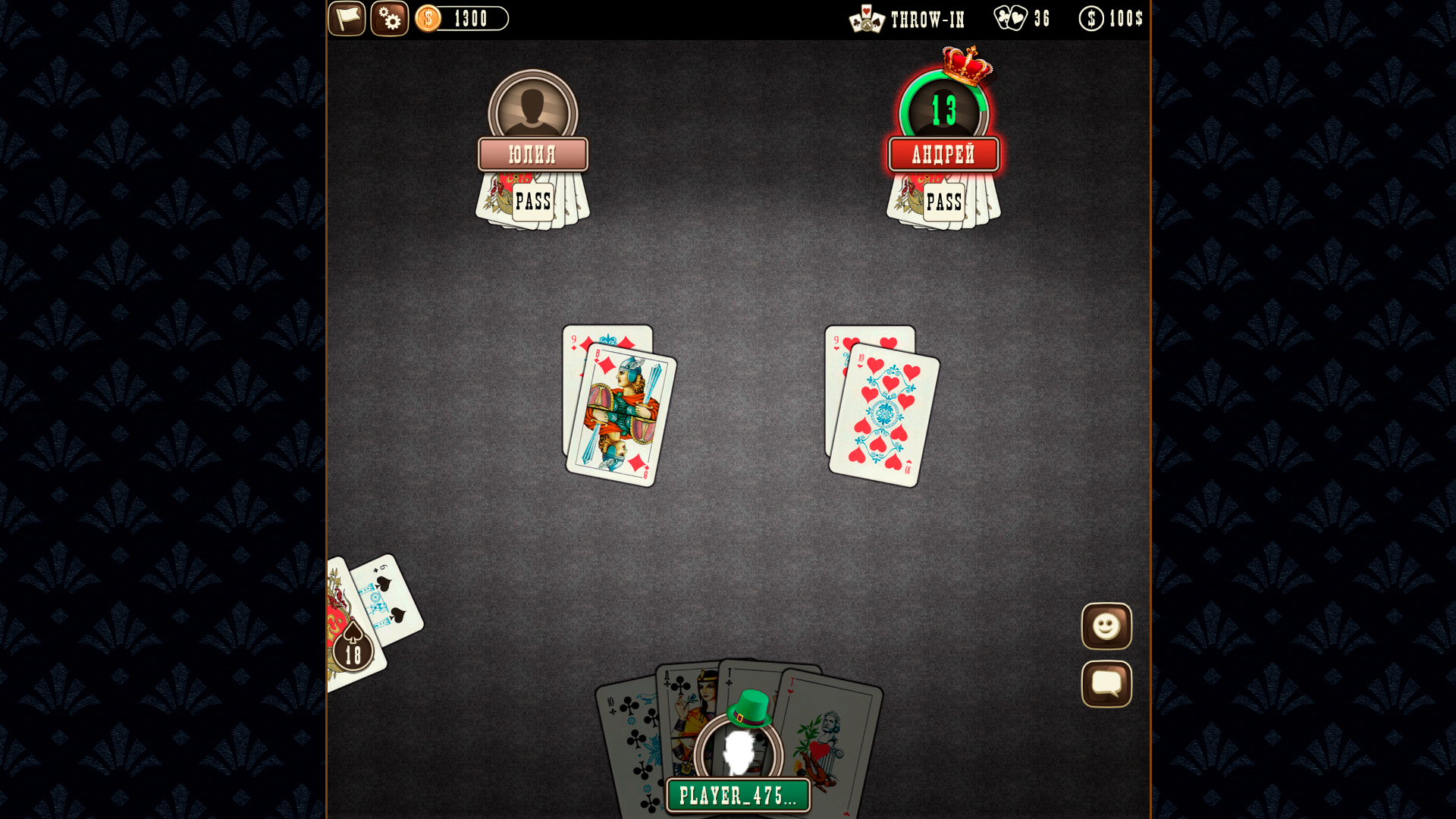Select Андрей's PASS label
Image resolution: width=1456 pixels, height=819 pixels.
[x=944, y=202]
